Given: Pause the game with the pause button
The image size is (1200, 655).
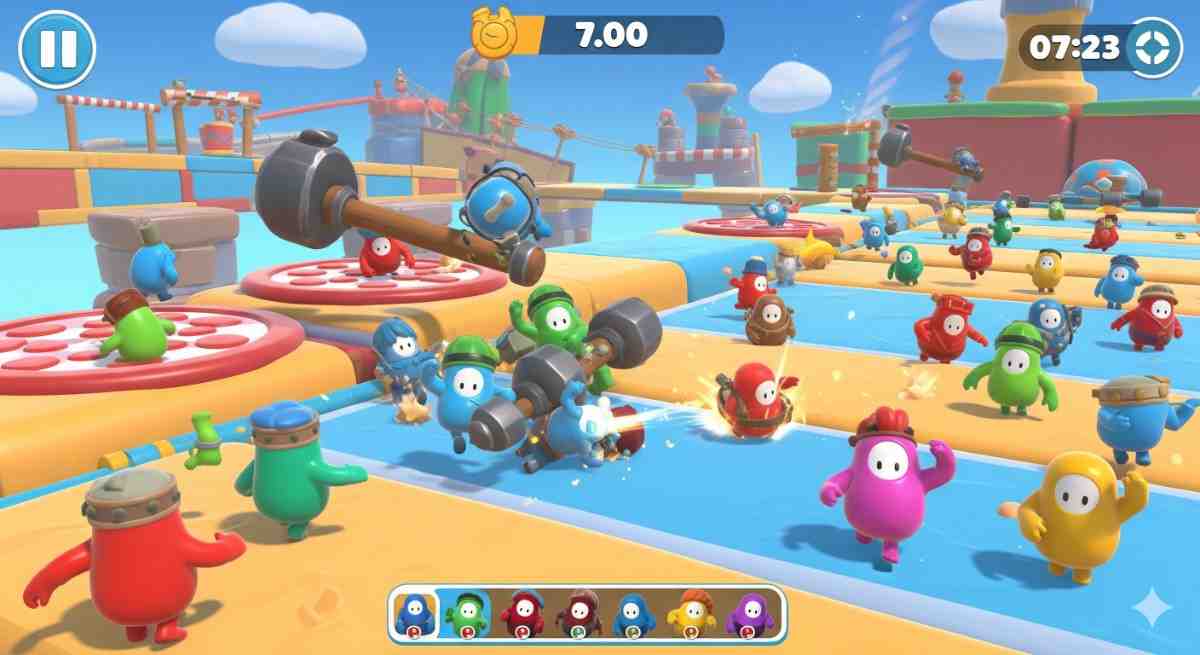Looking at the screenshot, I should 57,49.
